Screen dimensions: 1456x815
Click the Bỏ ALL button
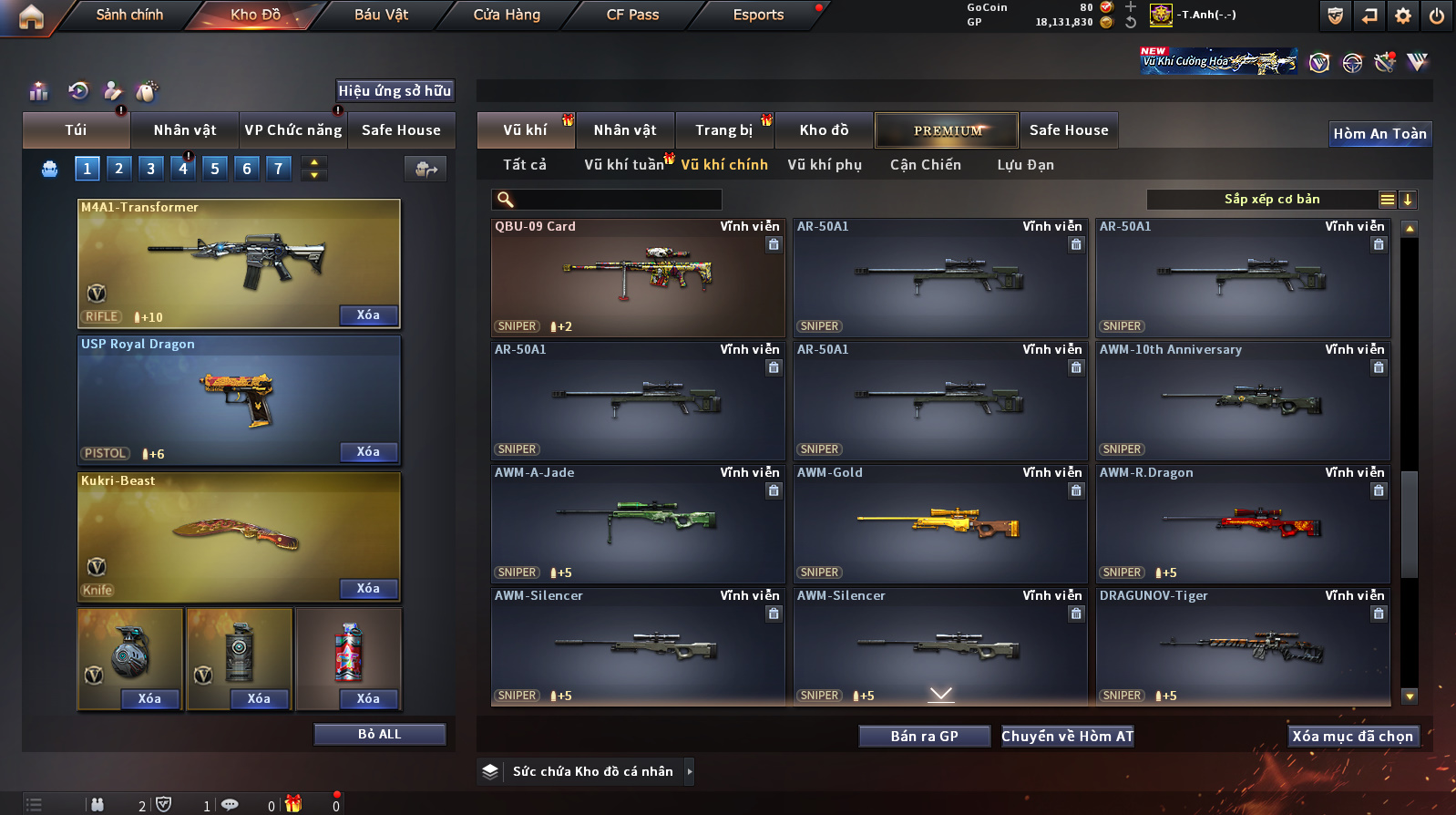click(379, 735)
